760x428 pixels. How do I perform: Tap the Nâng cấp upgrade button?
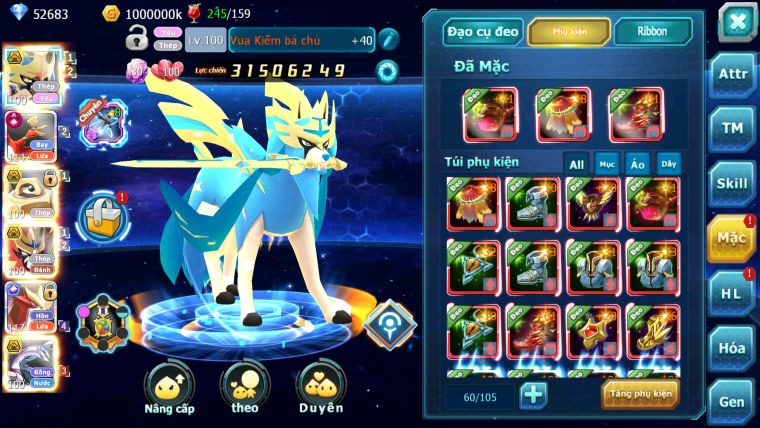168,389
